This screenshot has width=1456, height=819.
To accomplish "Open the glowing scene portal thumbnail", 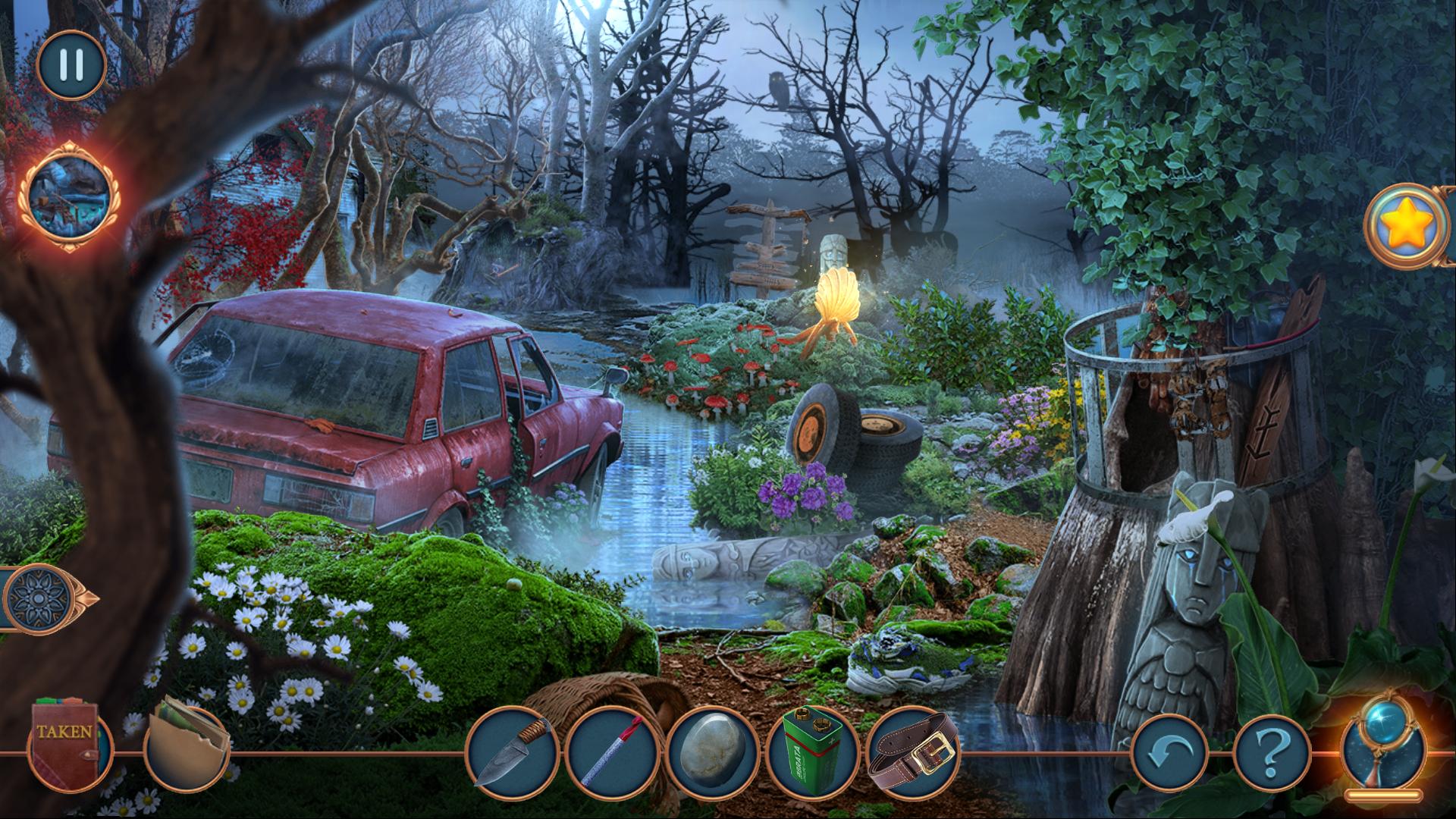I will pyautogui.click(x=69, y=196).
